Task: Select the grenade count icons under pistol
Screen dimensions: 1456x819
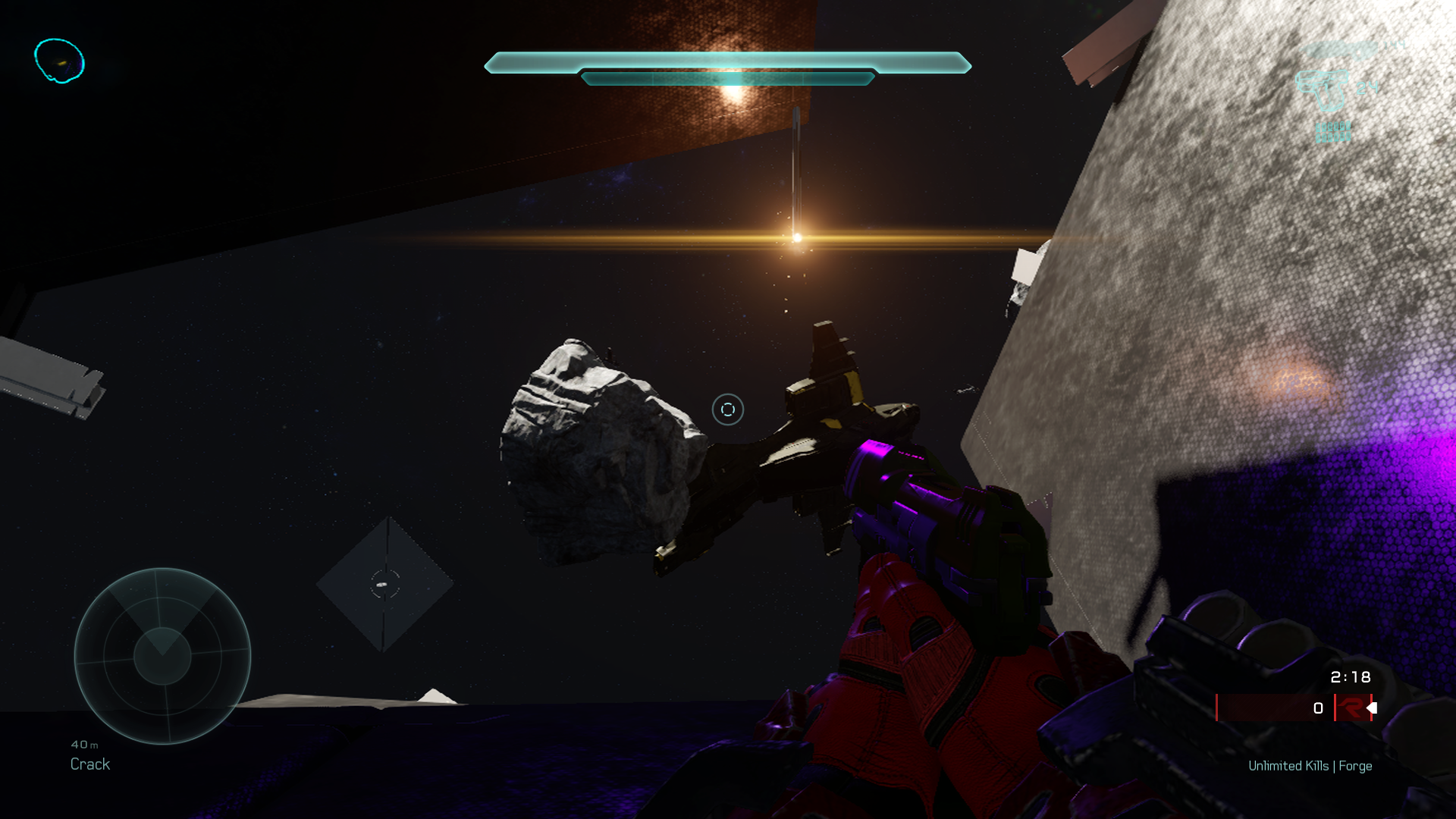Action: click(x=1332, y=132)
